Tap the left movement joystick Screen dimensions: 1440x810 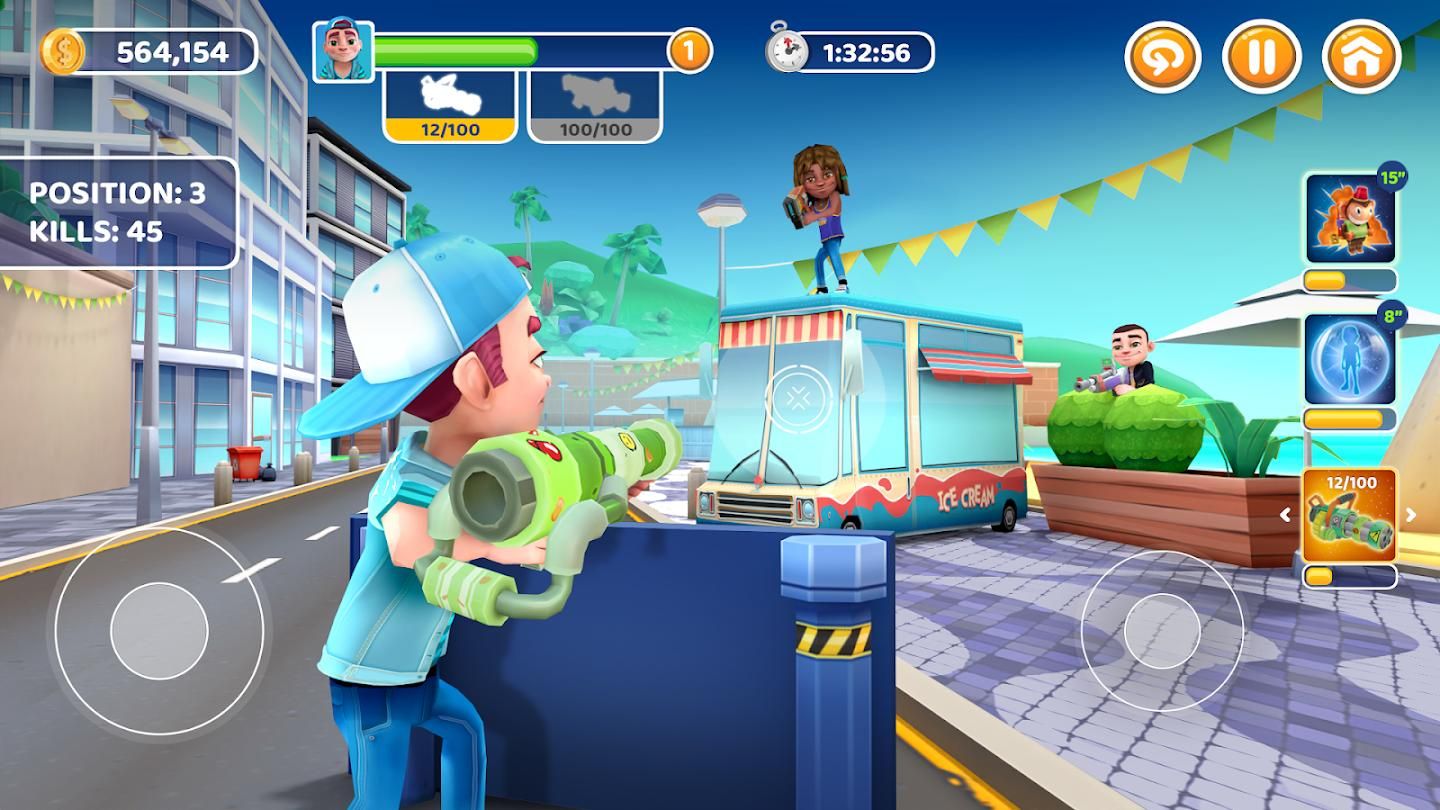tap(159, 632)
